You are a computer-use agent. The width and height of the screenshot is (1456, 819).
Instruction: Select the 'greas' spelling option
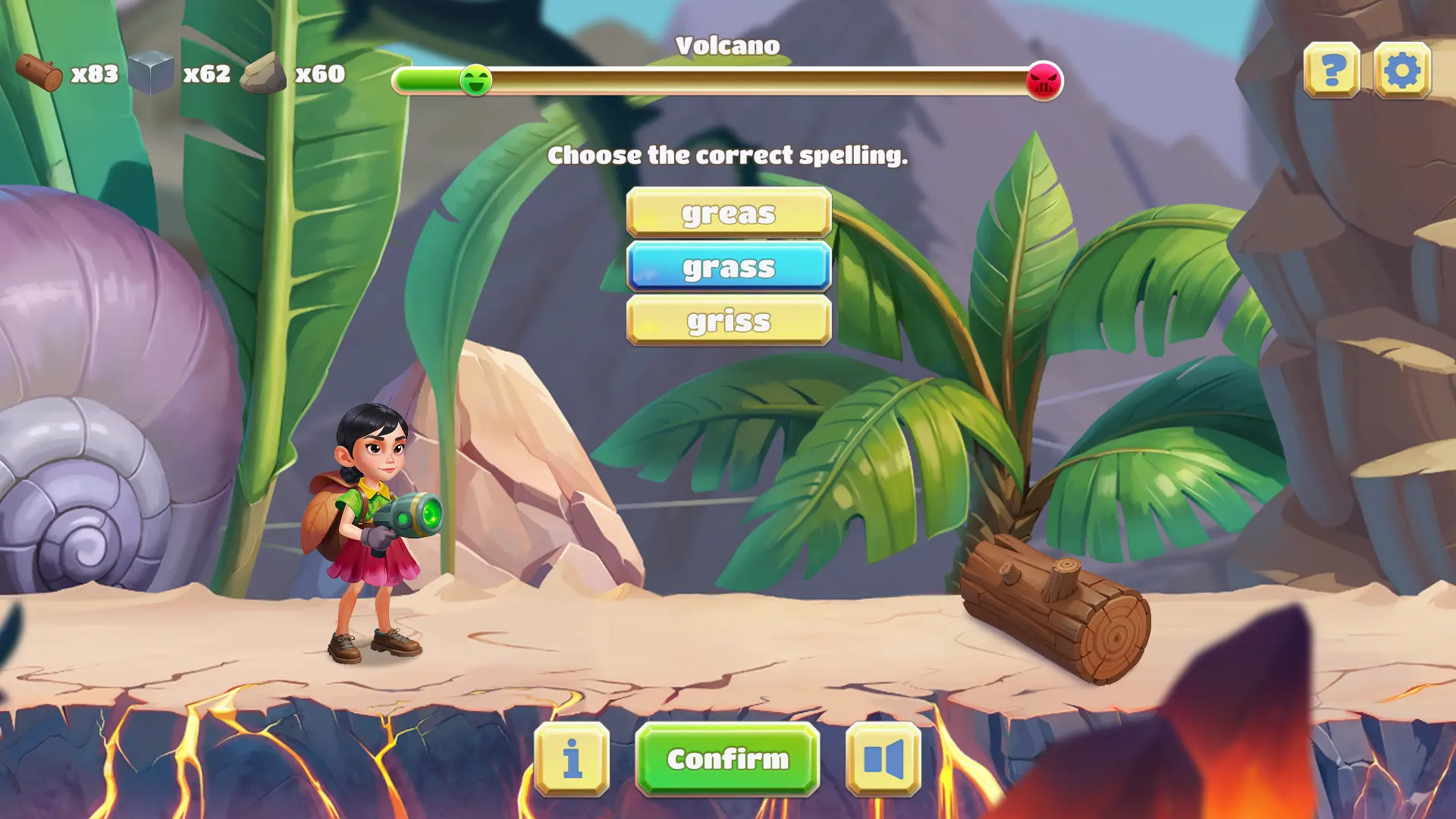point(727,213)
